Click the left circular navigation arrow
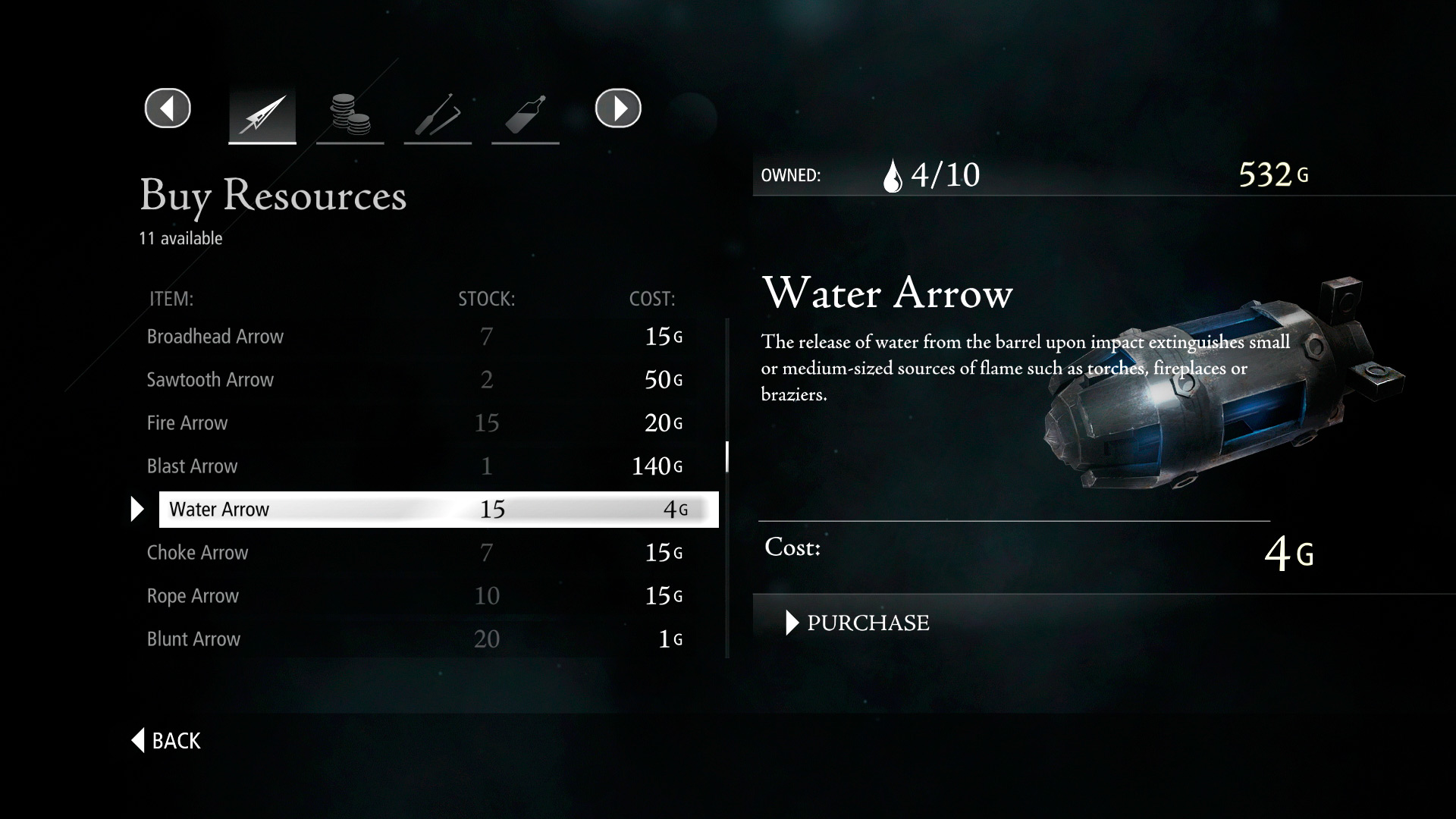 coord(167,108)
